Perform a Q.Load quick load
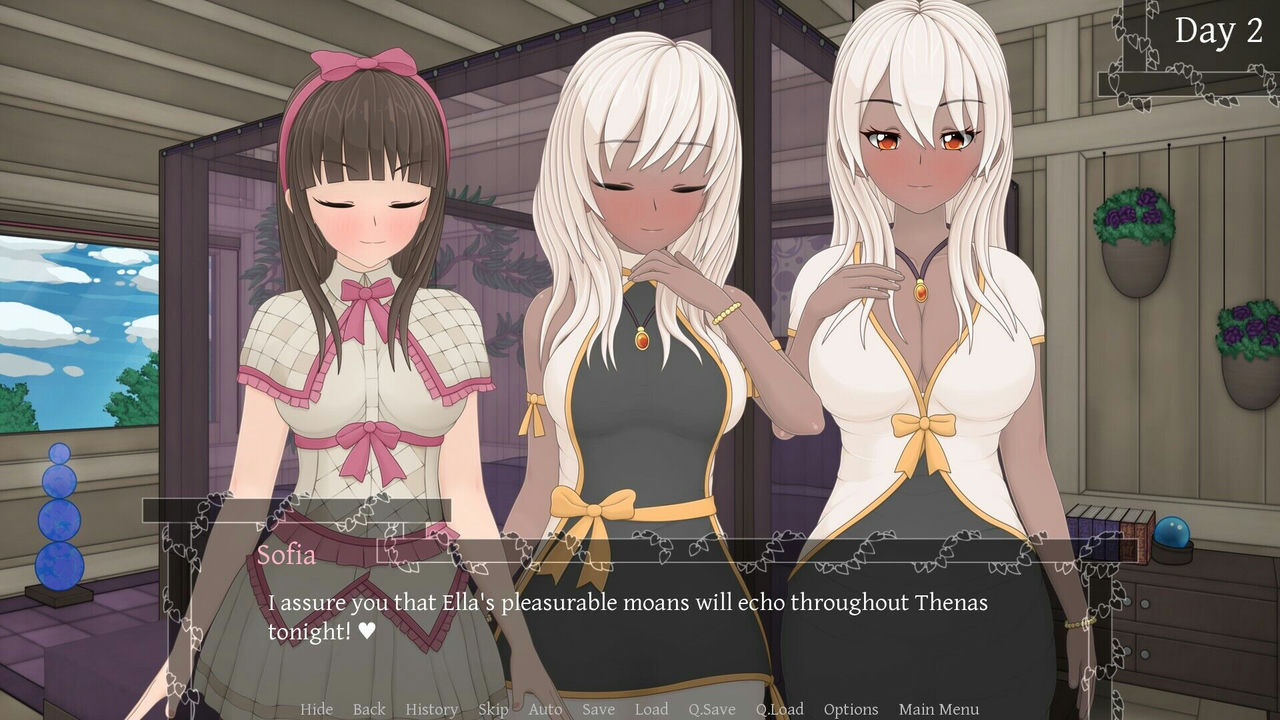This screenshot has width=1280, height=720. pos(781,709)
